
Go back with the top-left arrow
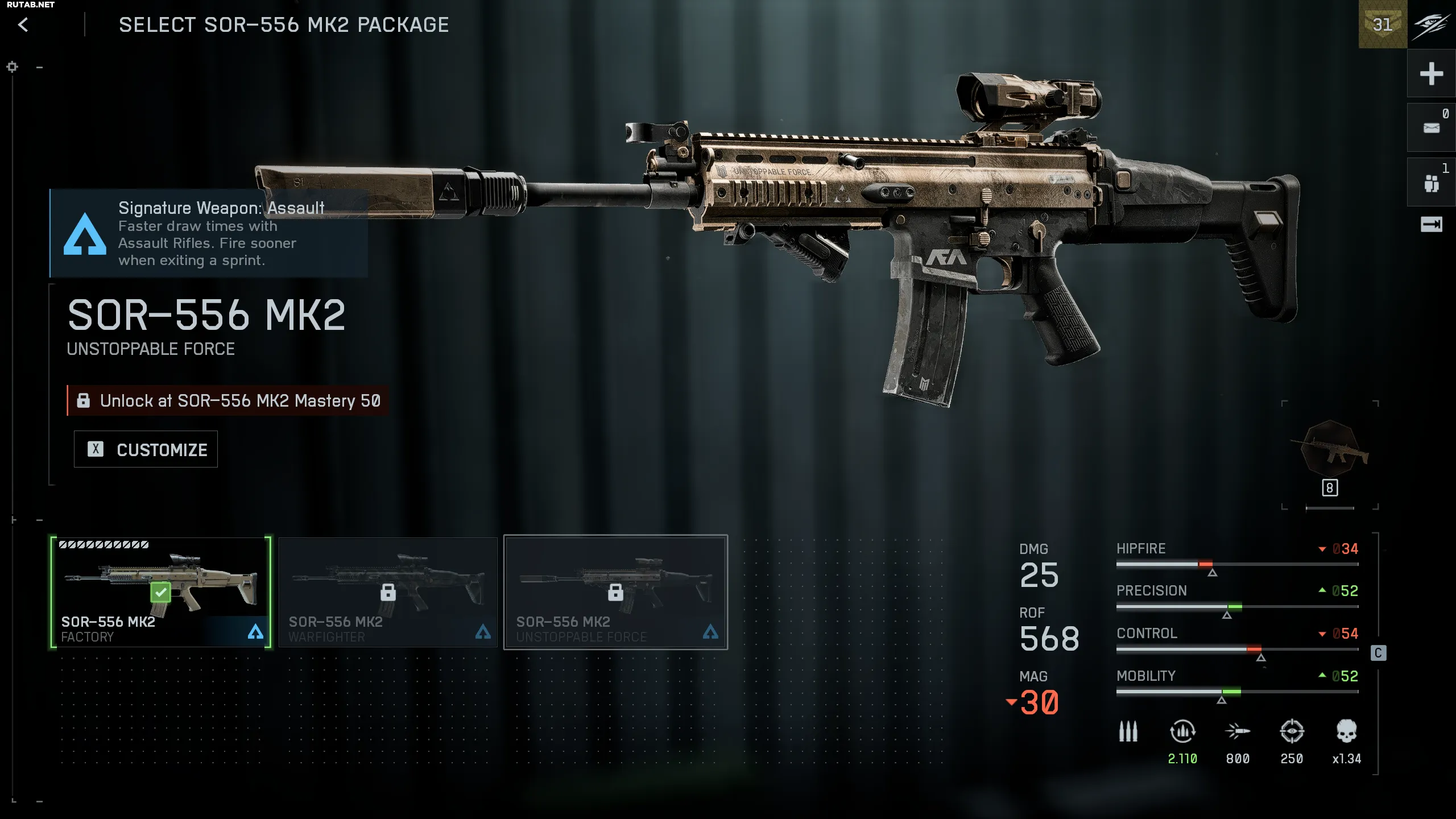coord(23,25)
